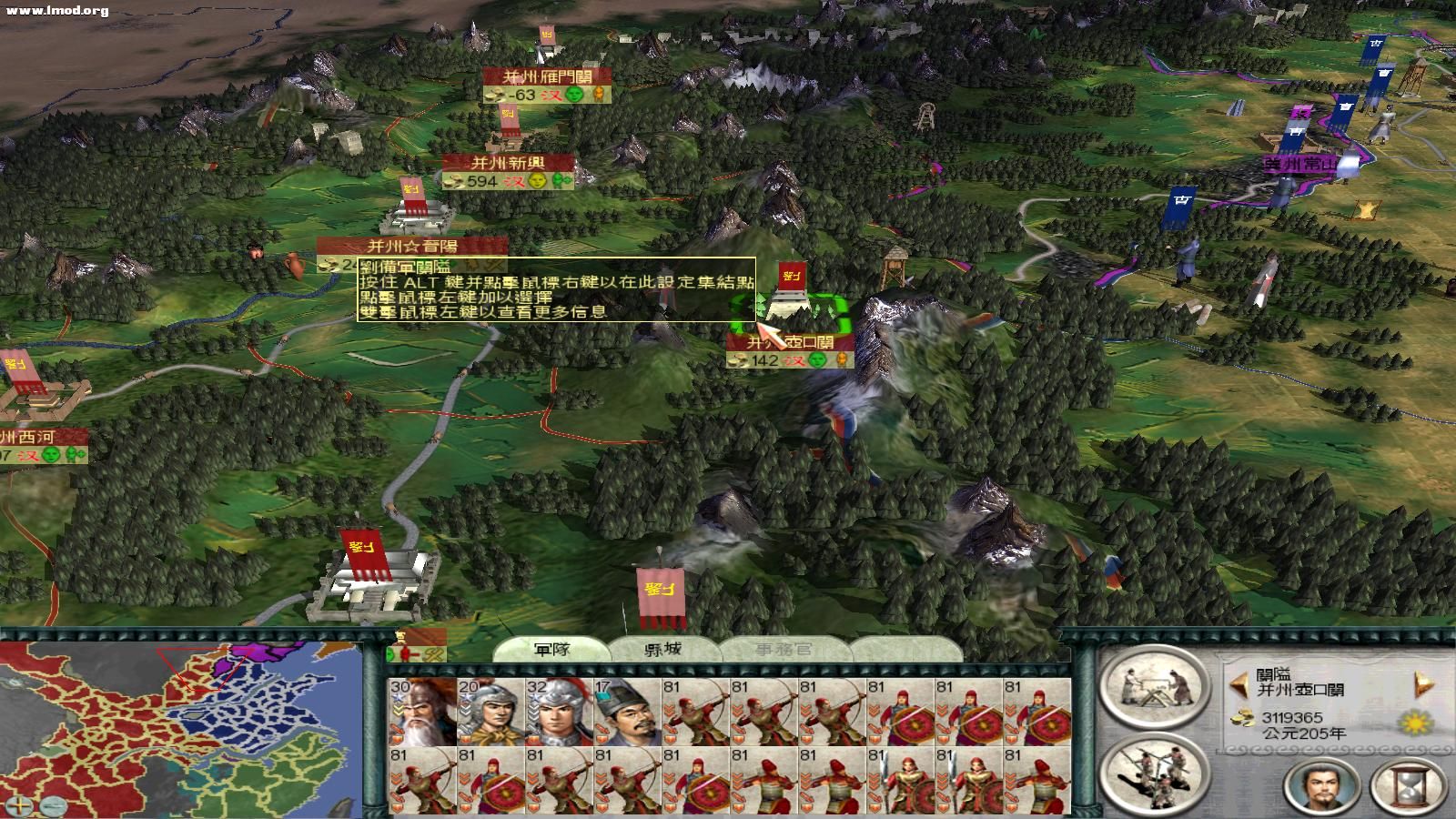Viewport: 1456px width, 819px height.
Task: Click the small scroll icon above the minimap
Action: pyautogui.click(x=399, y=634)
